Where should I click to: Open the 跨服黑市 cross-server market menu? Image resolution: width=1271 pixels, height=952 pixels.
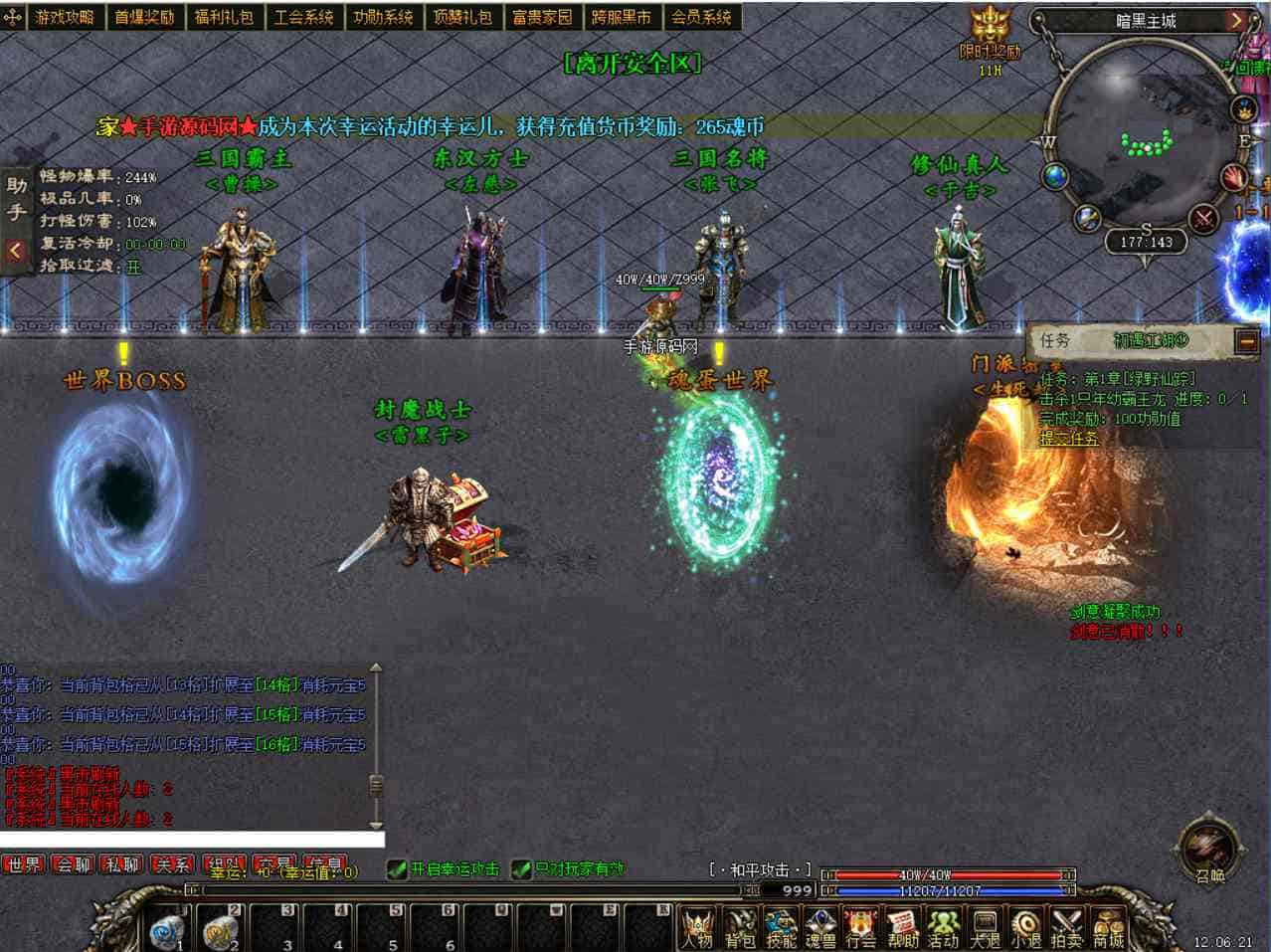622,17
